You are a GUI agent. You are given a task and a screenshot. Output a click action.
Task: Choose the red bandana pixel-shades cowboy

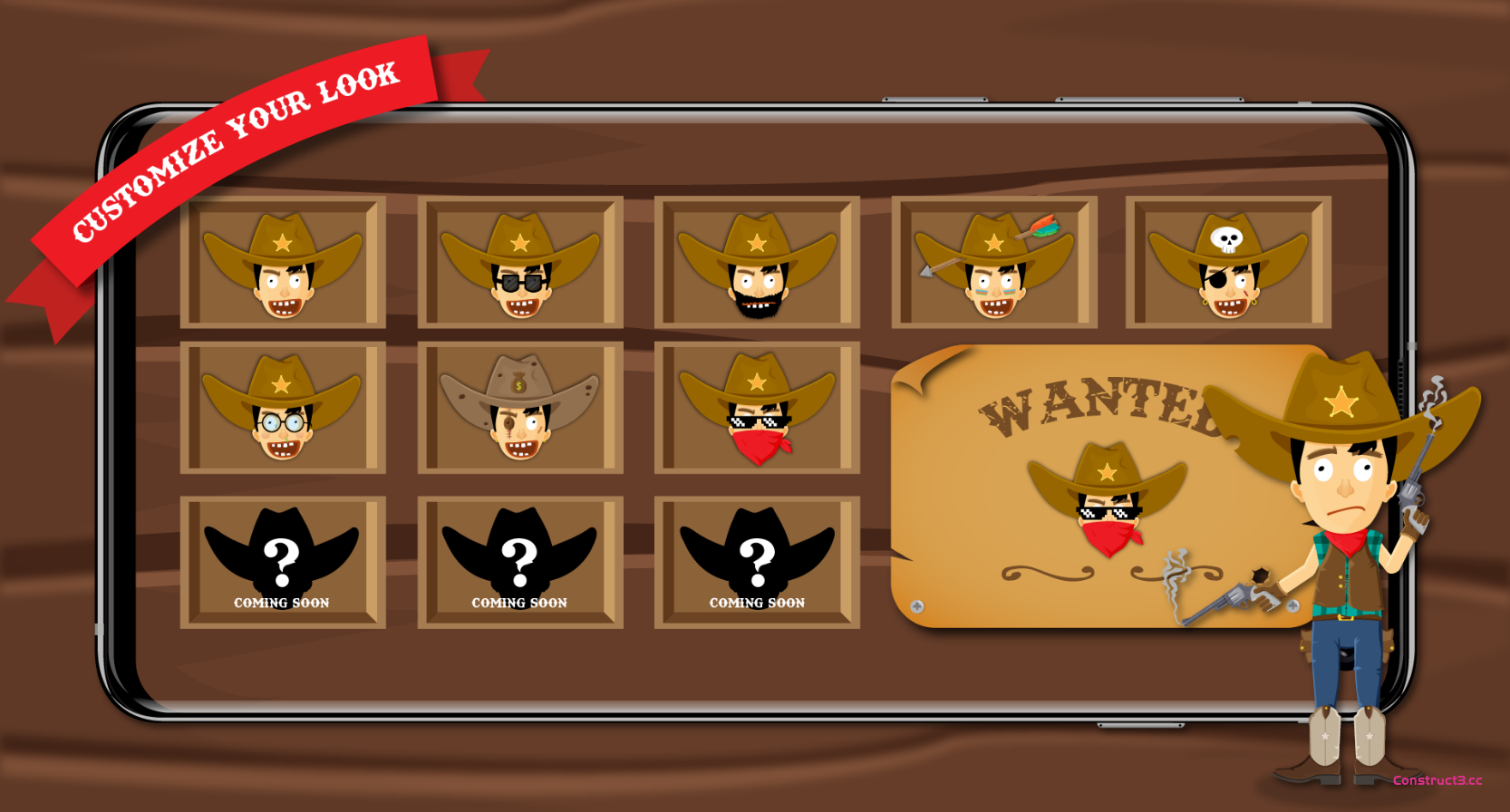click(x=757, y=408)
